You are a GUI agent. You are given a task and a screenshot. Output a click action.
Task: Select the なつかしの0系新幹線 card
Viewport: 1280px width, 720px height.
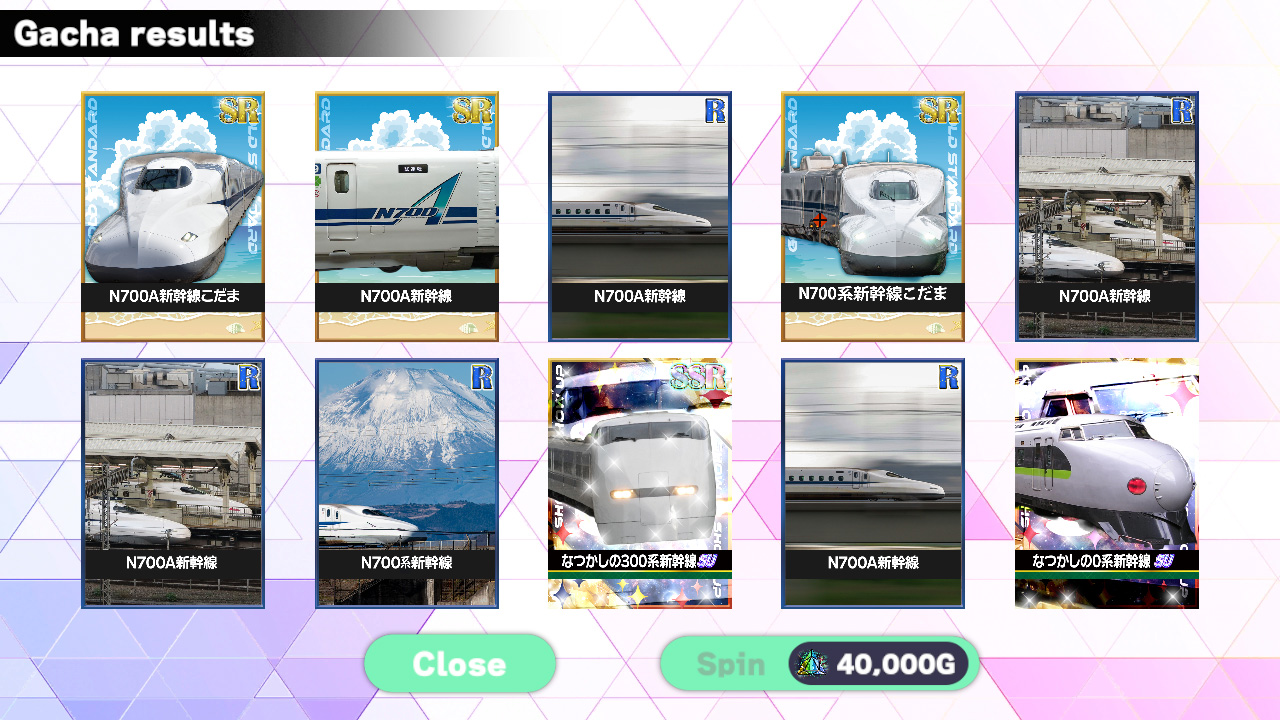[1106, 483]
